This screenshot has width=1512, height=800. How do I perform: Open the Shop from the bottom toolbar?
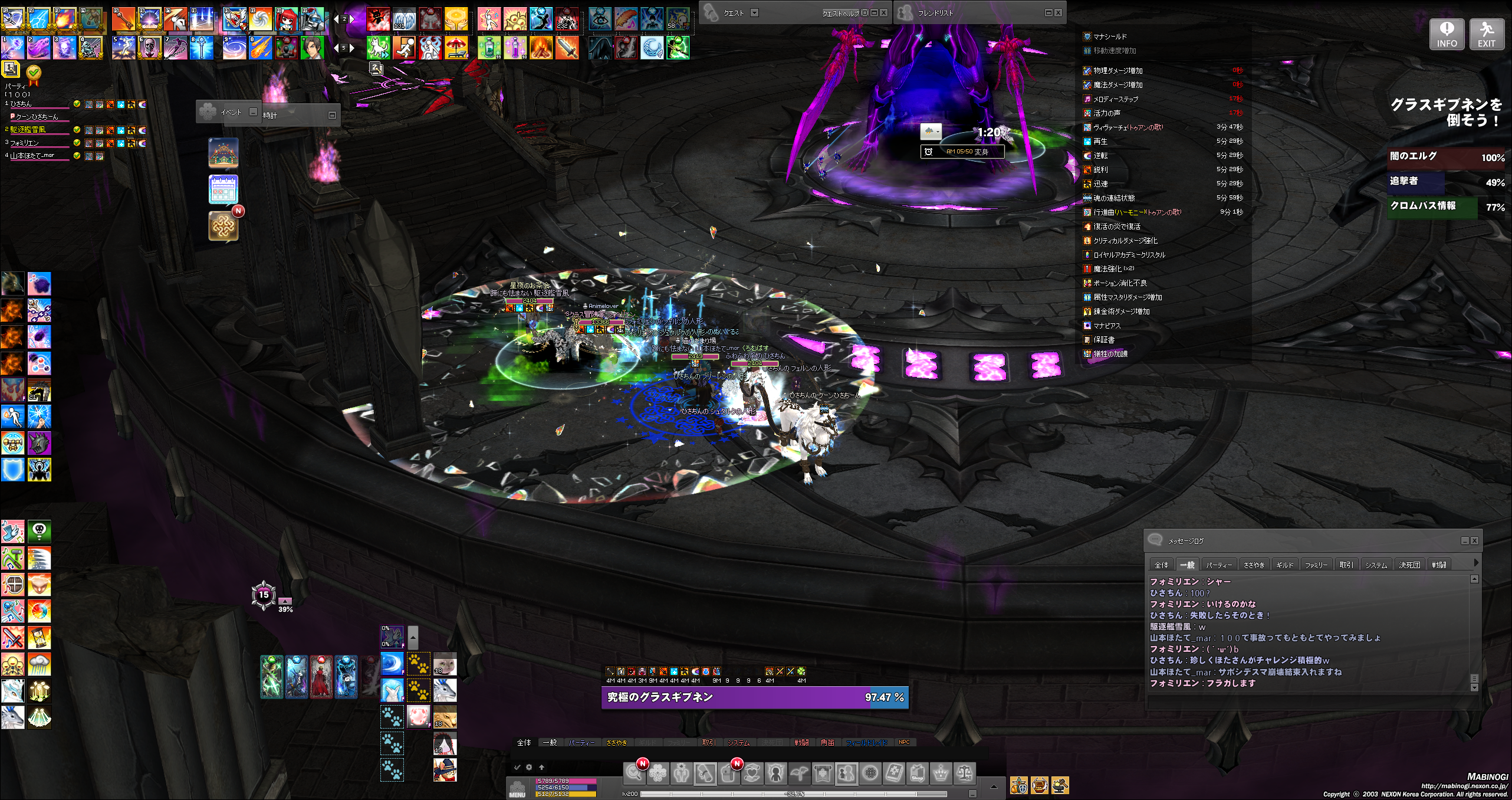(917, 773)
